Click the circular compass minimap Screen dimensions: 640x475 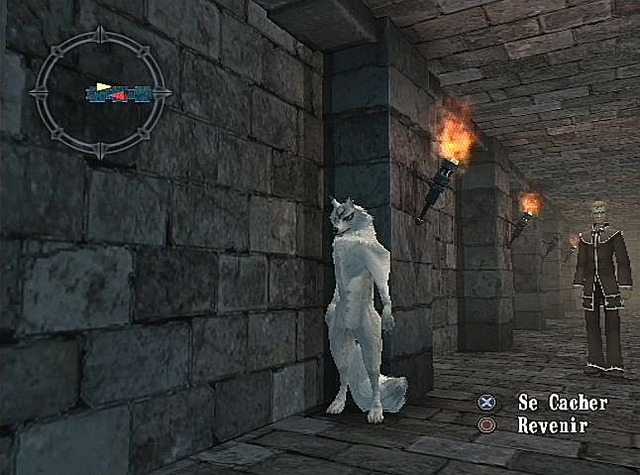click(x=99, y=92)
